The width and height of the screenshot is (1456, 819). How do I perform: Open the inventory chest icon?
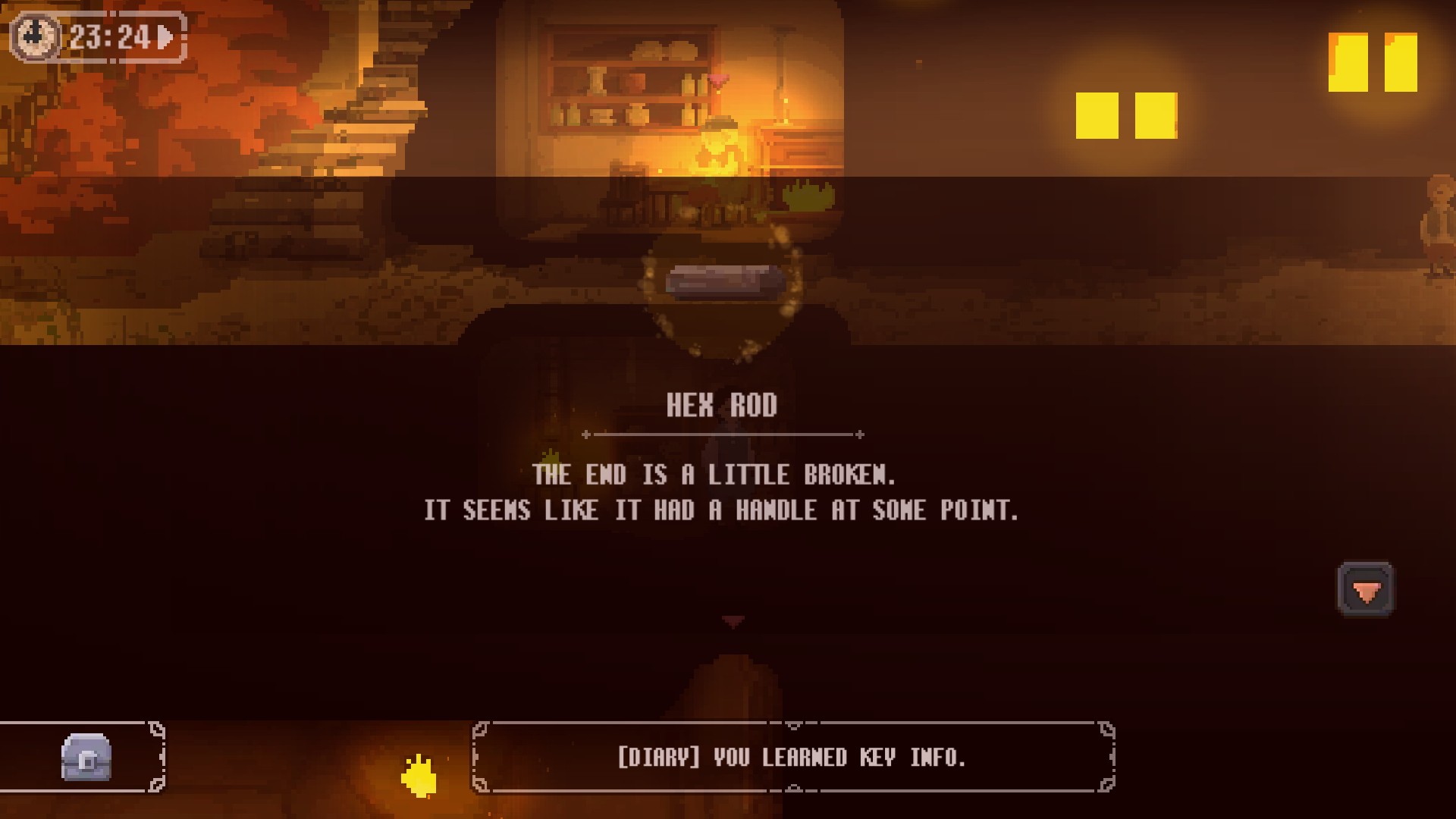coord(86,757)
